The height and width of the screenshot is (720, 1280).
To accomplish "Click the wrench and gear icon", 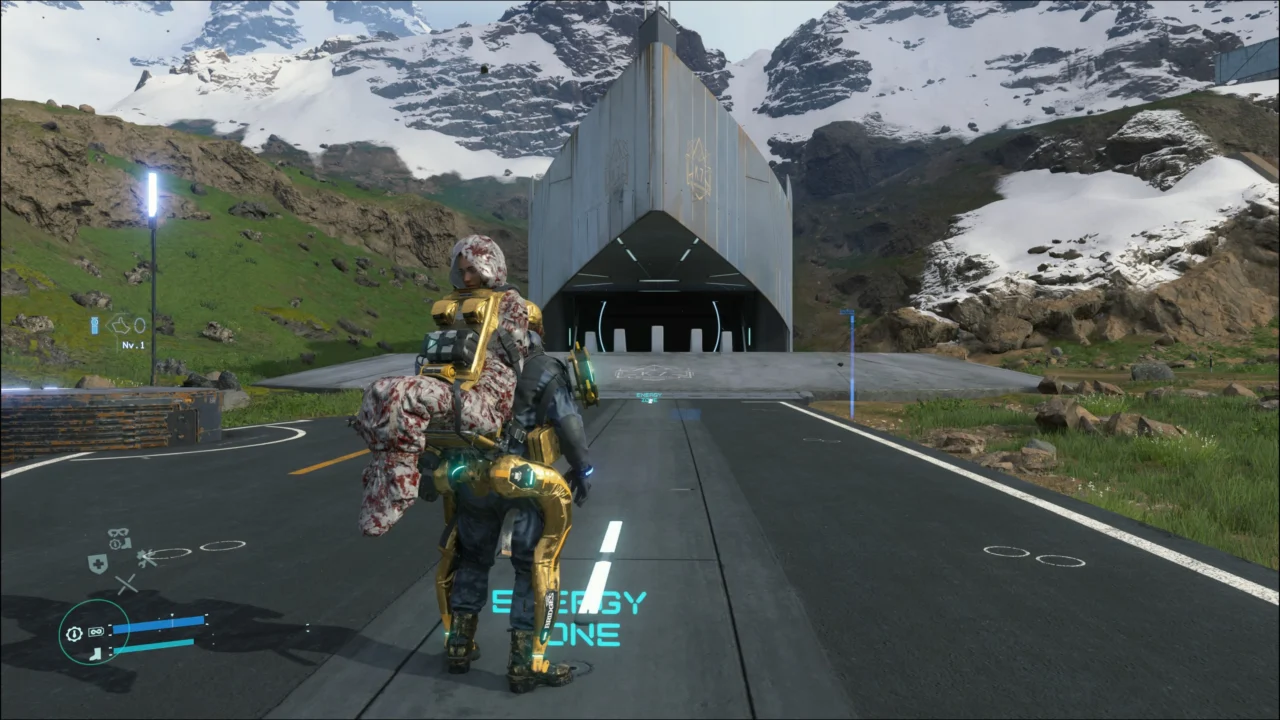I will tap(147, 557).
